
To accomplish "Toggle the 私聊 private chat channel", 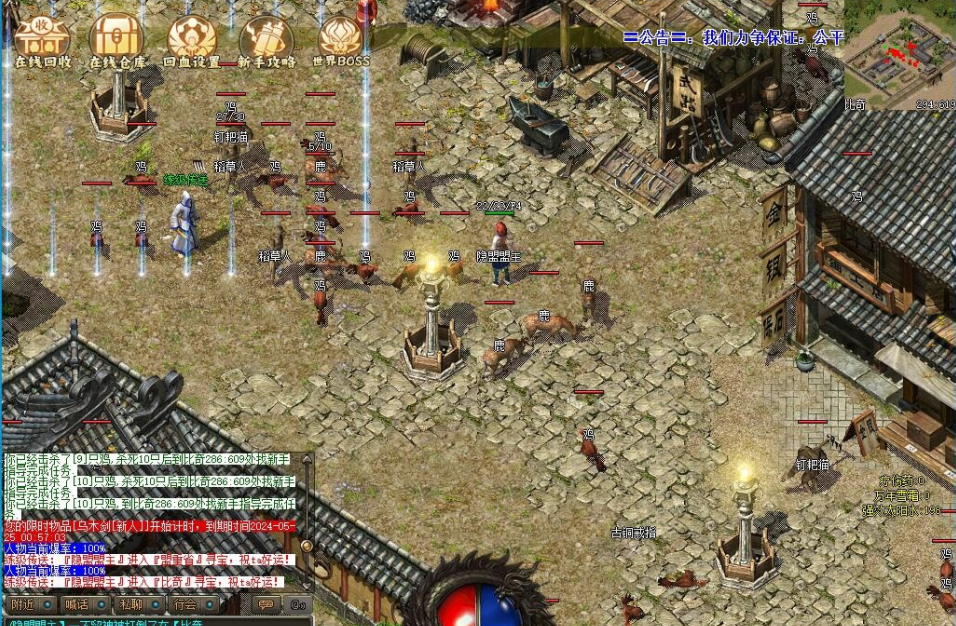I will click(x=130, y=605).
